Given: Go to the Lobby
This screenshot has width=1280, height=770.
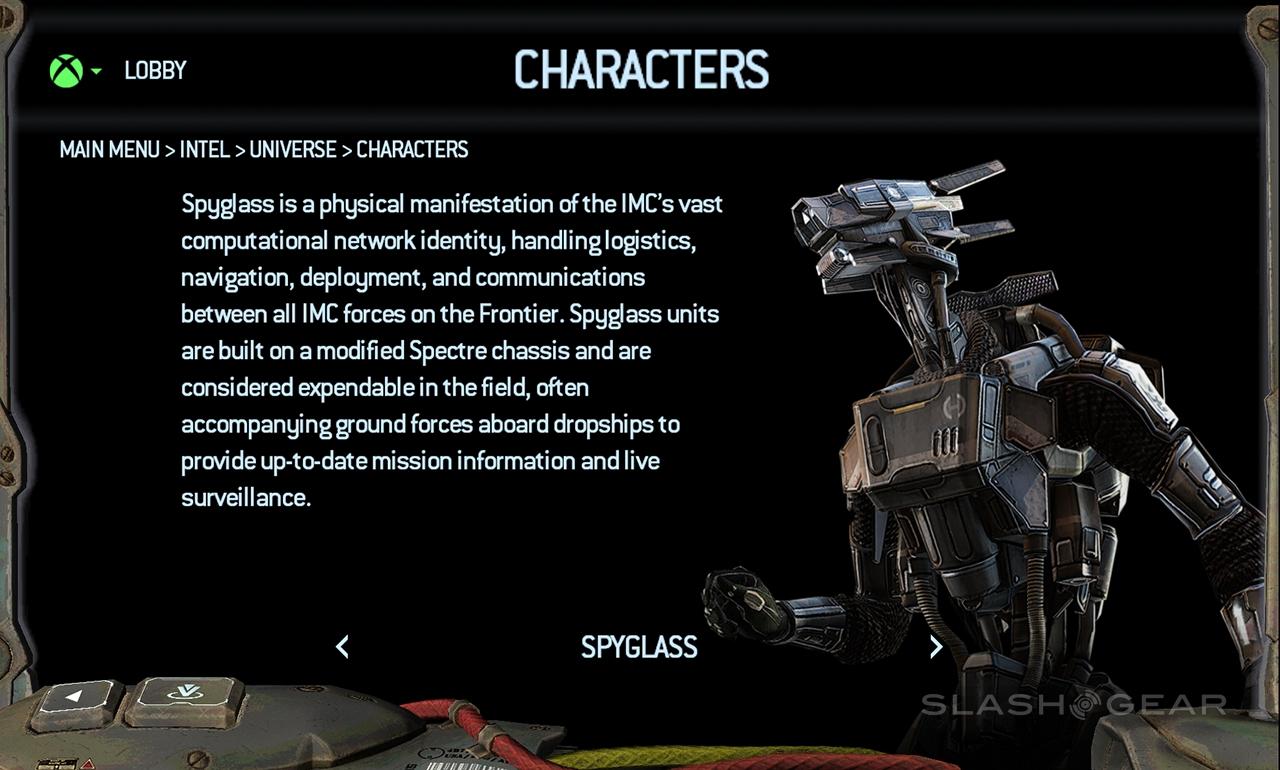Looking at the screenshot, I should [x=155, y=71].
